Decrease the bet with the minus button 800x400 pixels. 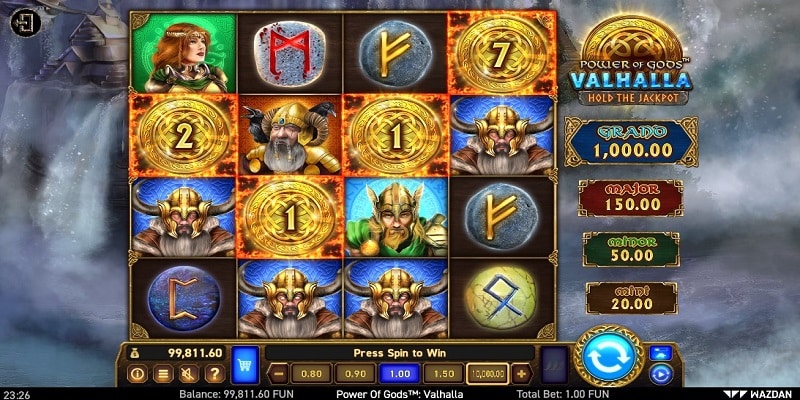pyautogui.click(x=280, y=374)
